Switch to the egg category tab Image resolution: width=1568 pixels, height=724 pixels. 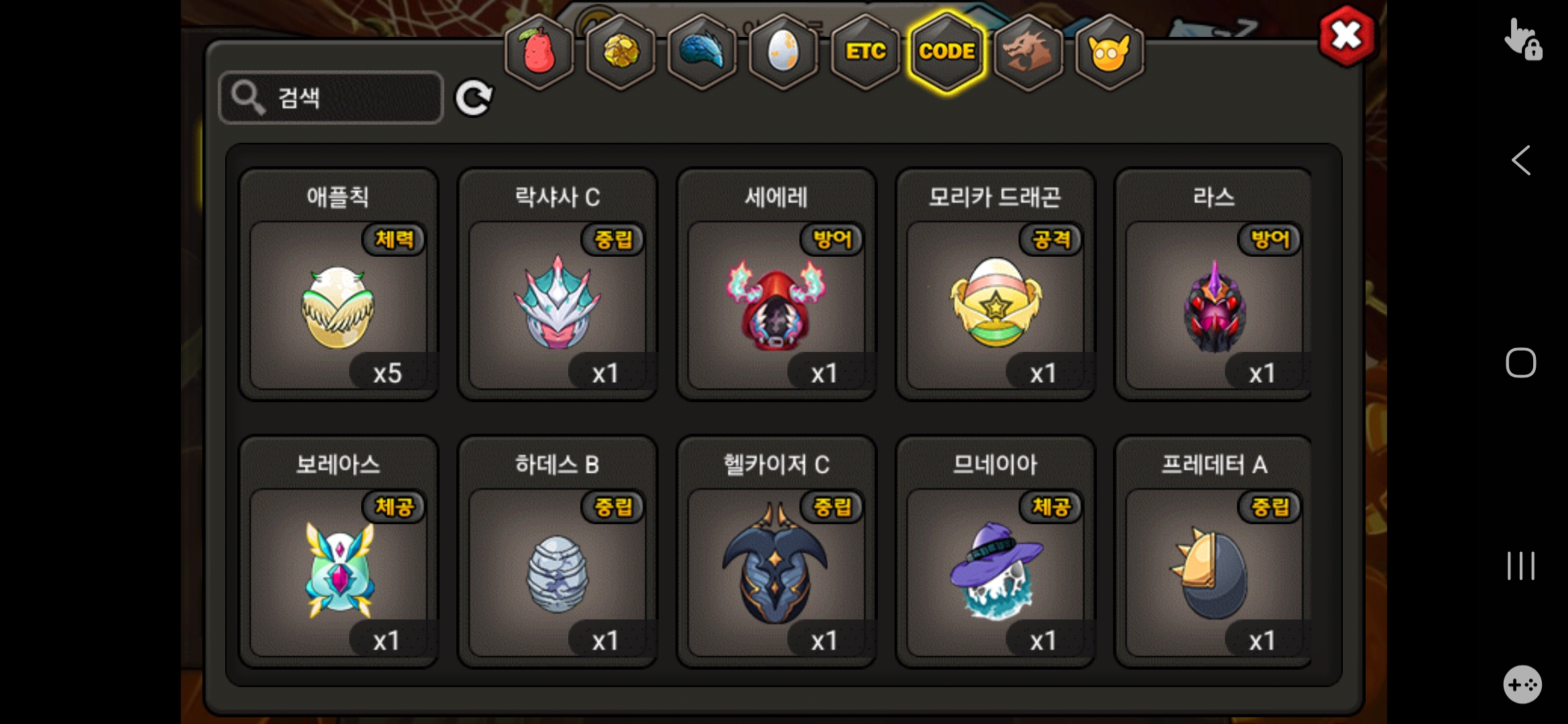coord(783,52)
